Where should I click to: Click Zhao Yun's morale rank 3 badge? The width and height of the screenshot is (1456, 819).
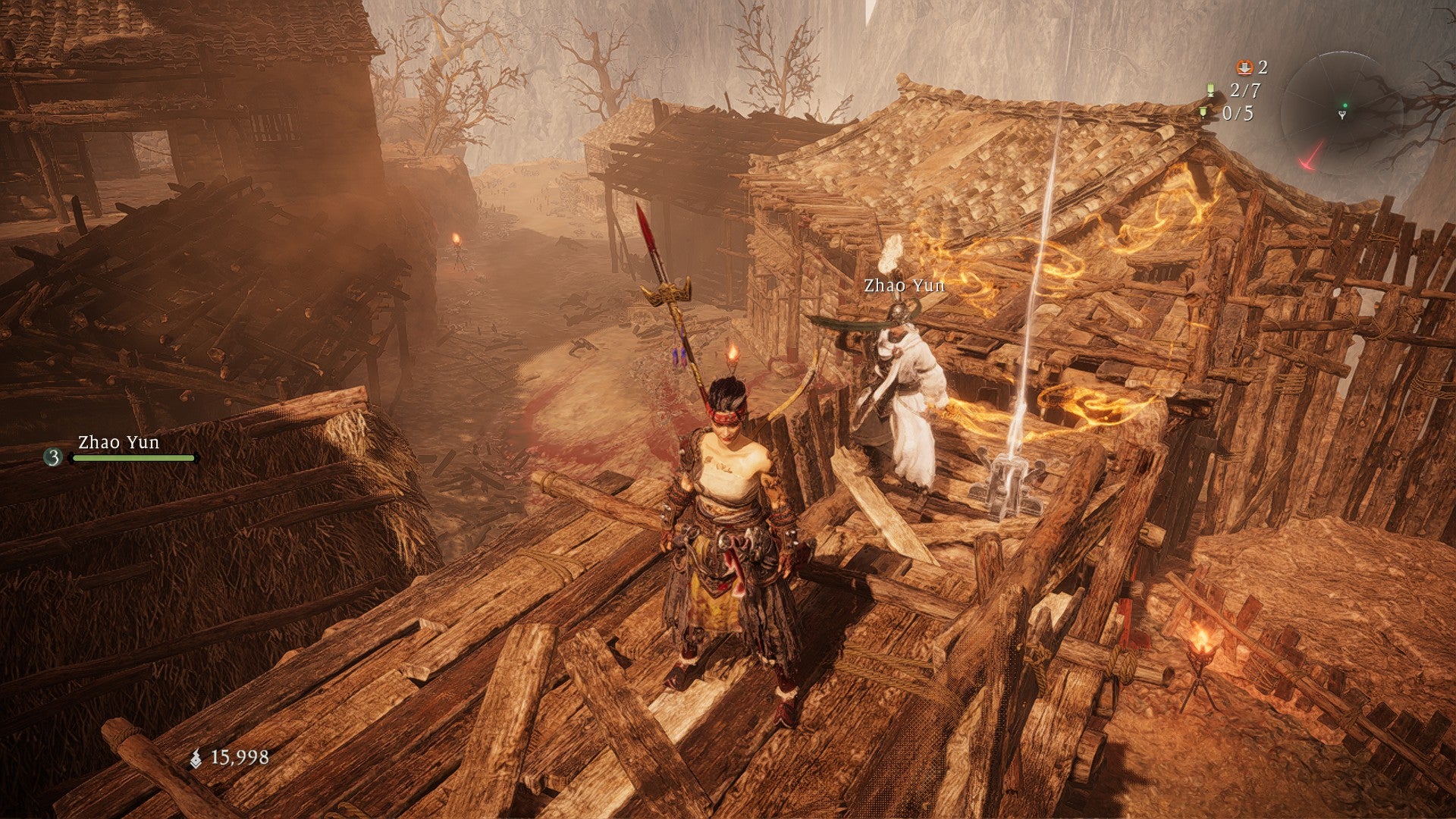[x=54, y=457]
